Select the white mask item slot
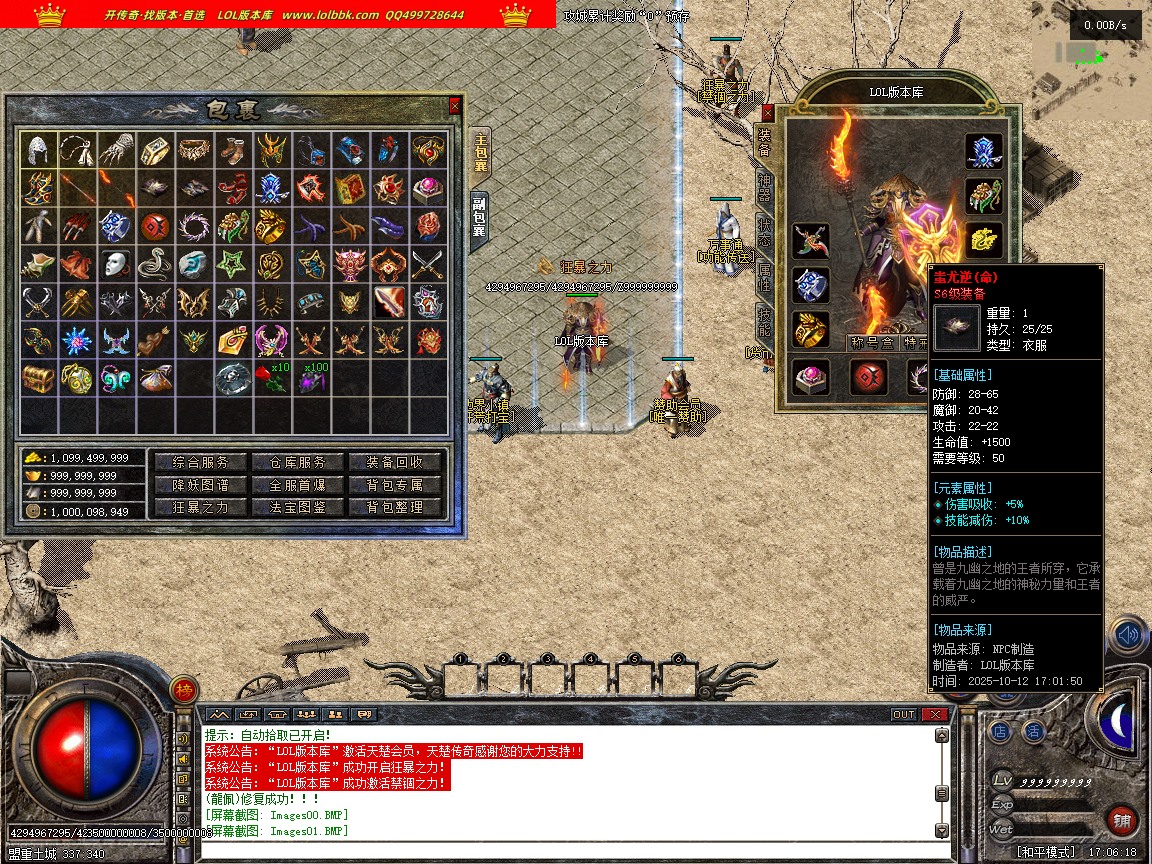 (116, 264)
